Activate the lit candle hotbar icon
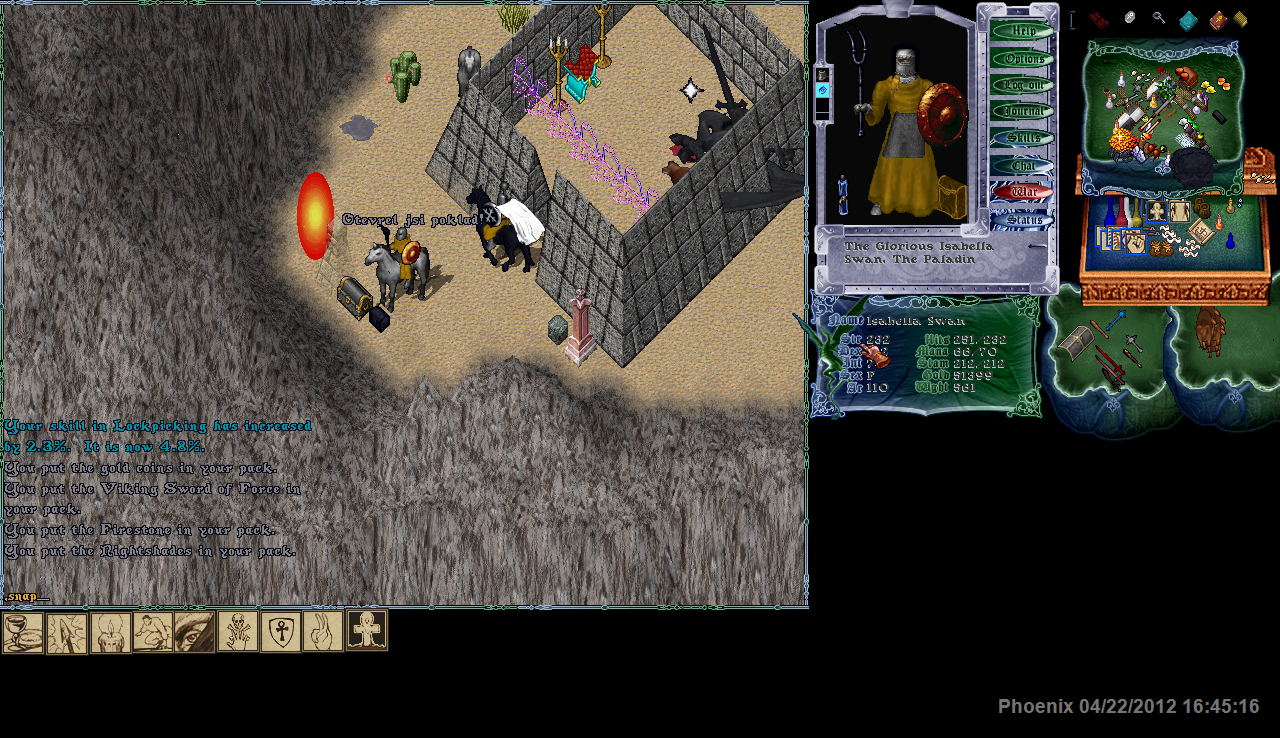 [x=110, y=633]
